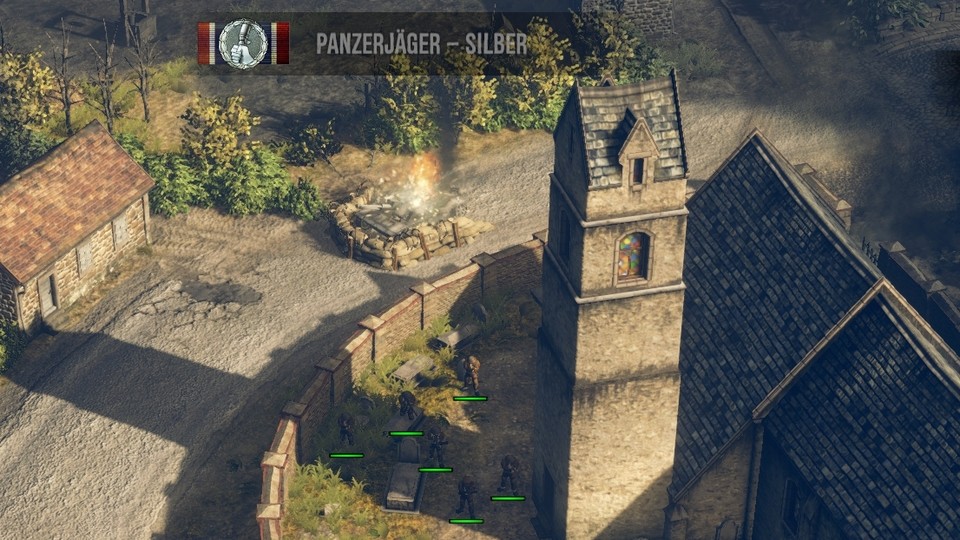
Task: Click the Panzerjäger – Silber achievement banner
Action: click(421, 44)
